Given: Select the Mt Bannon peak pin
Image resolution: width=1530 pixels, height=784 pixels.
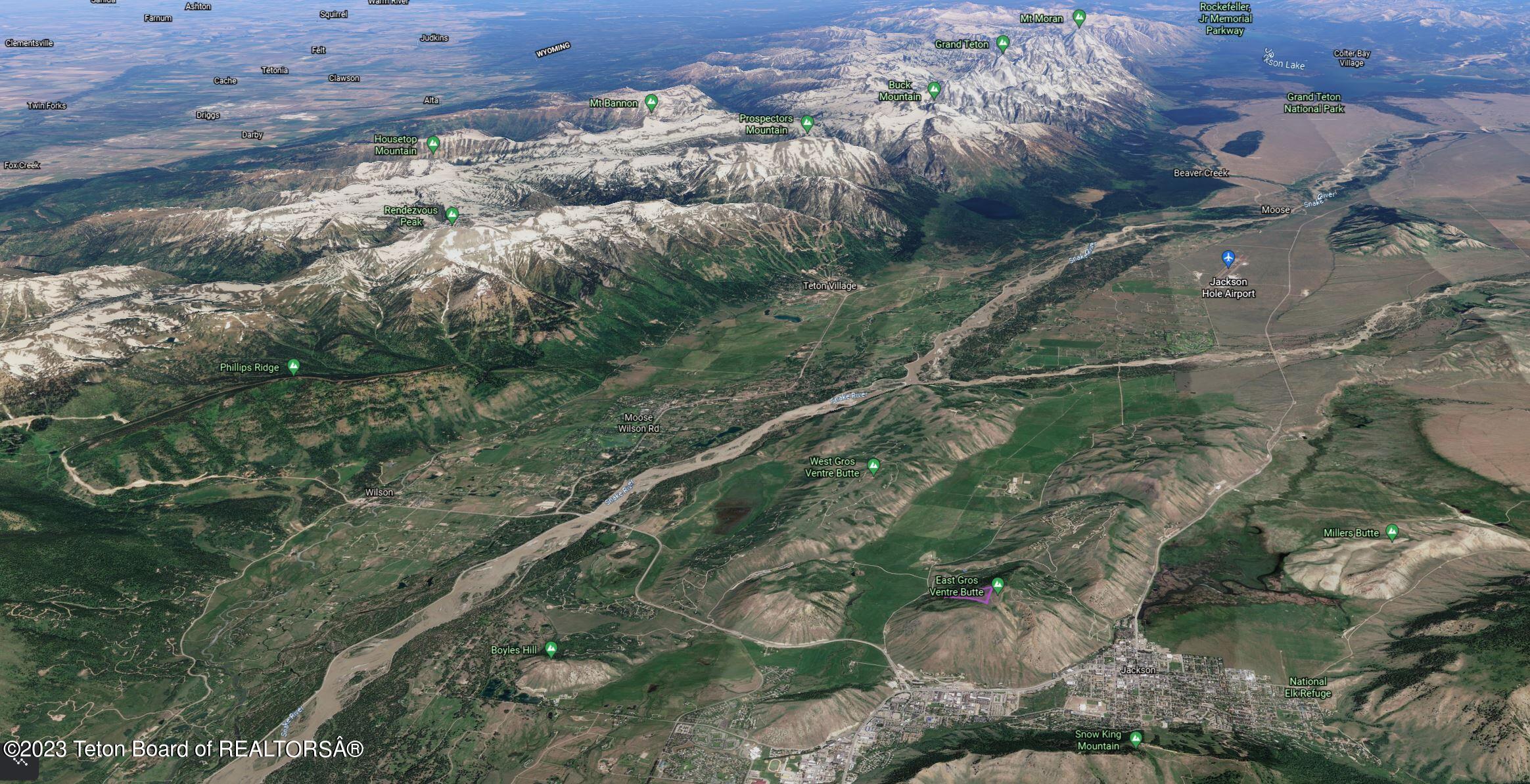Looking at the screenshot, I should [651, 103].
